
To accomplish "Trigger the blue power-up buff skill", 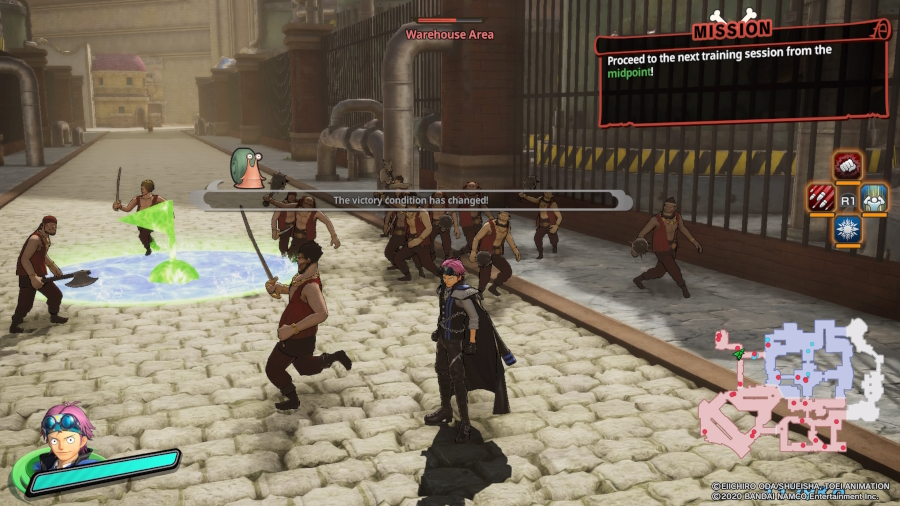I will [875, 198].
